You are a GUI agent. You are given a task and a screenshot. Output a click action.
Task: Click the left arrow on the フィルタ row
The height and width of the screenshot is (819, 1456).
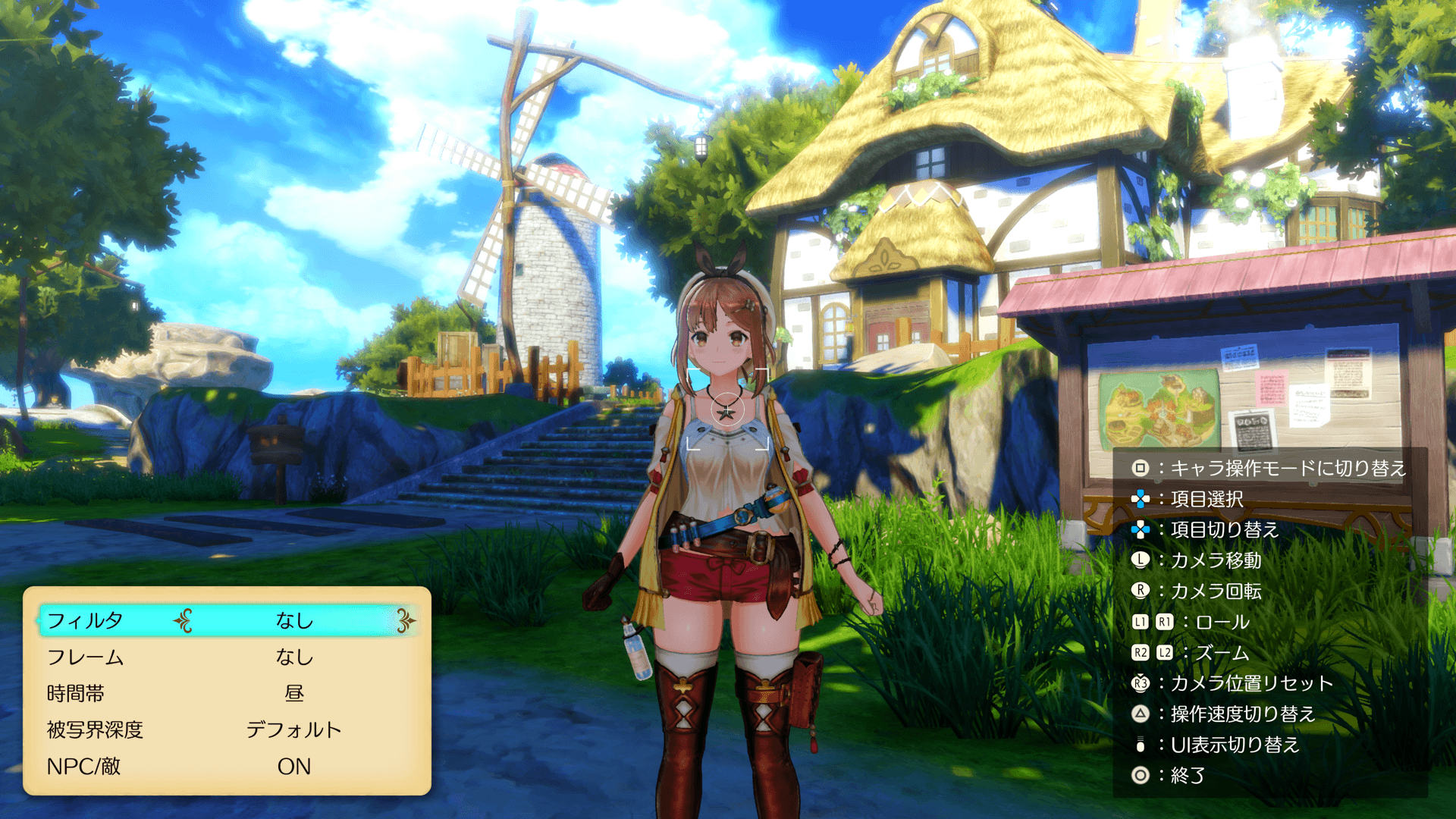183,621
